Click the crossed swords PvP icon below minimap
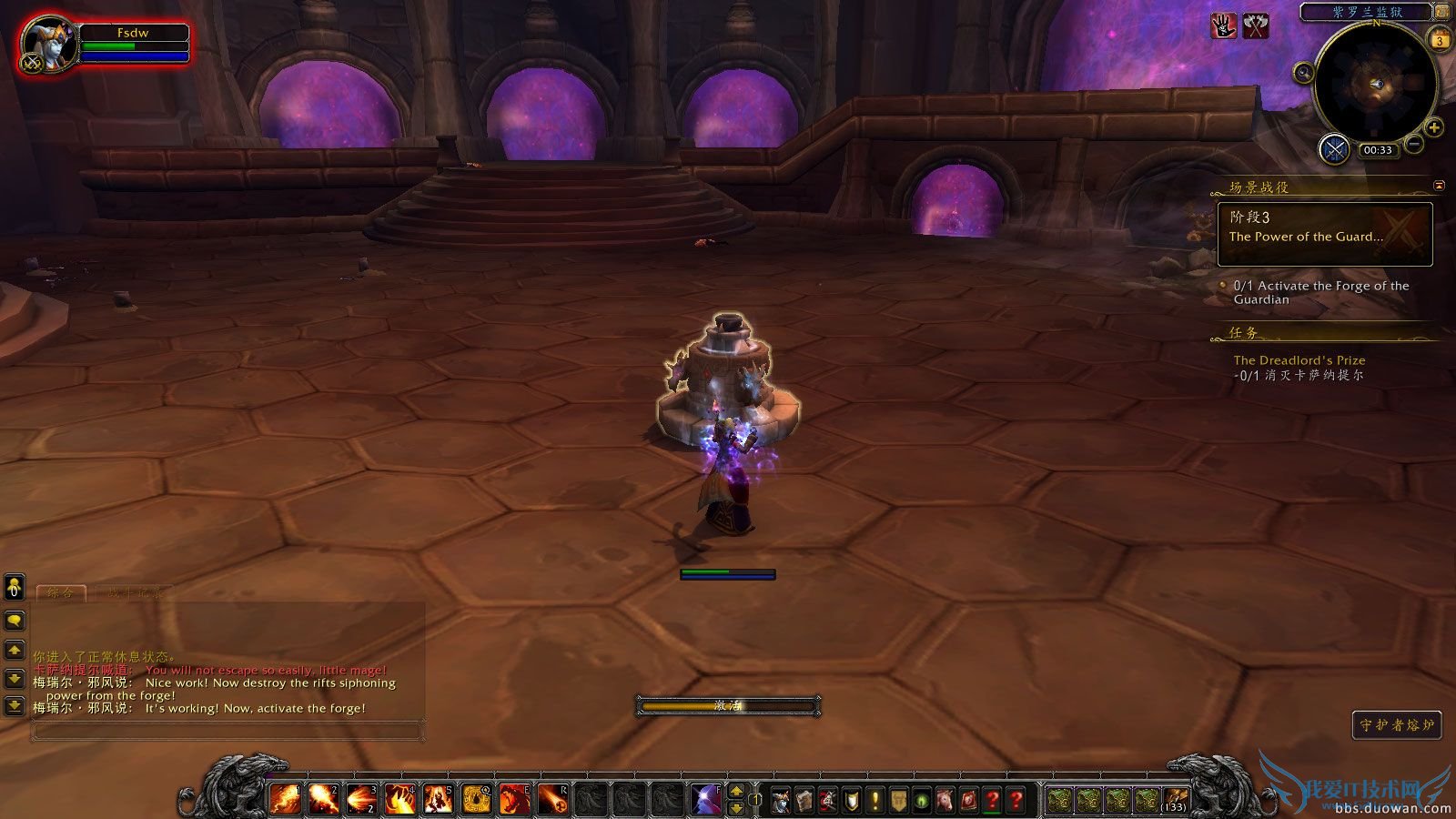The width and height of the screenshot is (1456, 819). [1335, 148]
